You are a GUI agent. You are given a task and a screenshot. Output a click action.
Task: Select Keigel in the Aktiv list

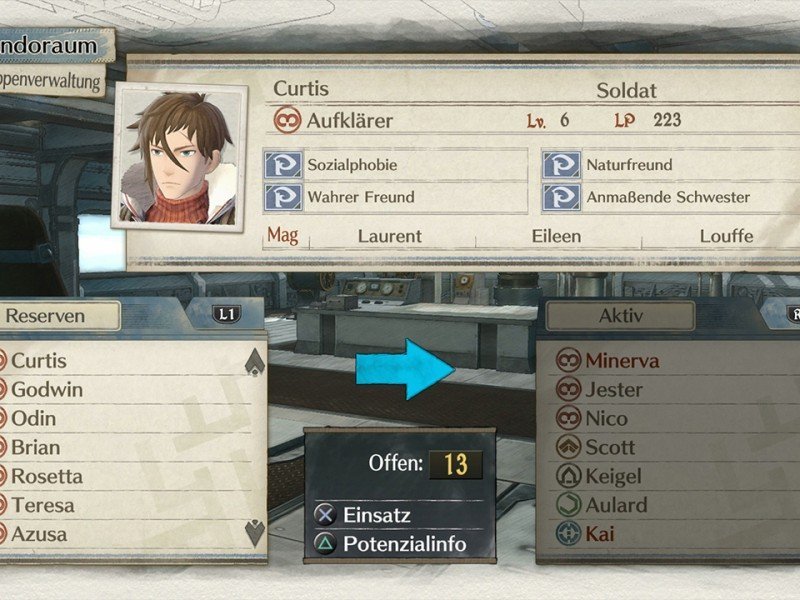[614, 476]
